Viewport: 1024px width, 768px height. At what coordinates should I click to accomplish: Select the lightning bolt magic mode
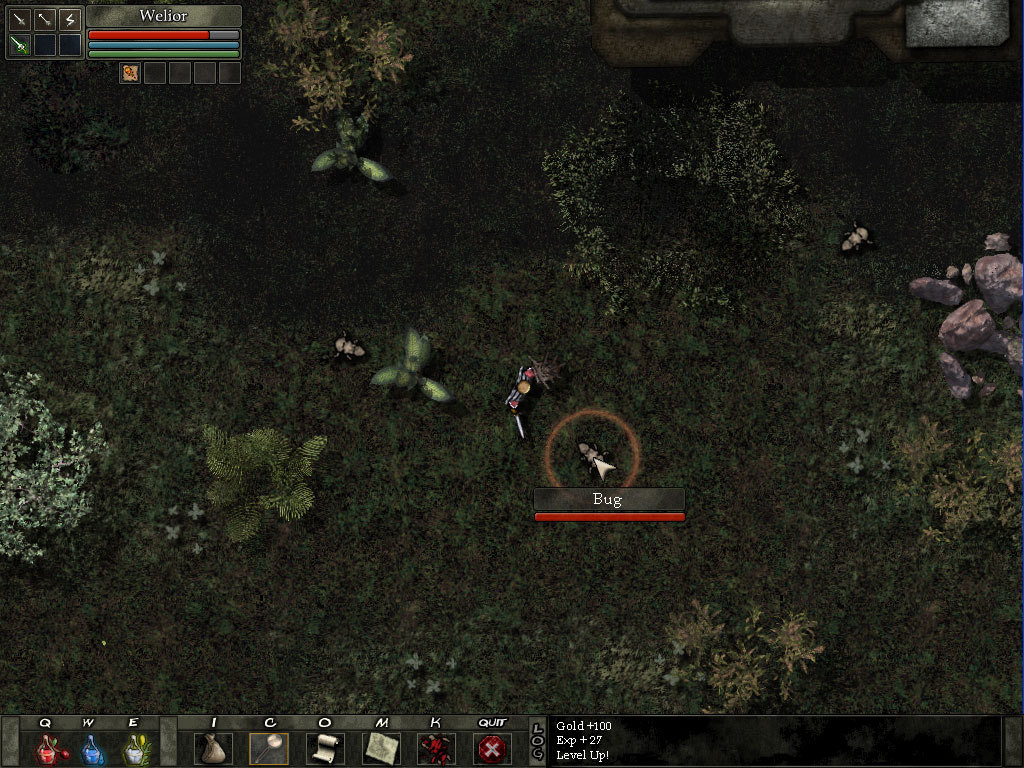(69, 19)
